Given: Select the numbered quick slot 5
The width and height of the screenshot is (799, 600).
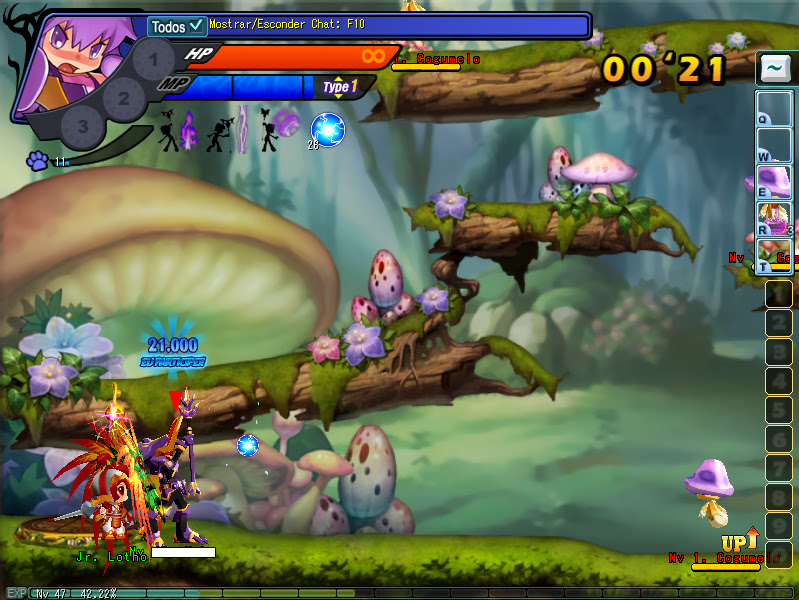Looking at the screenshot, I should (778, 410).
